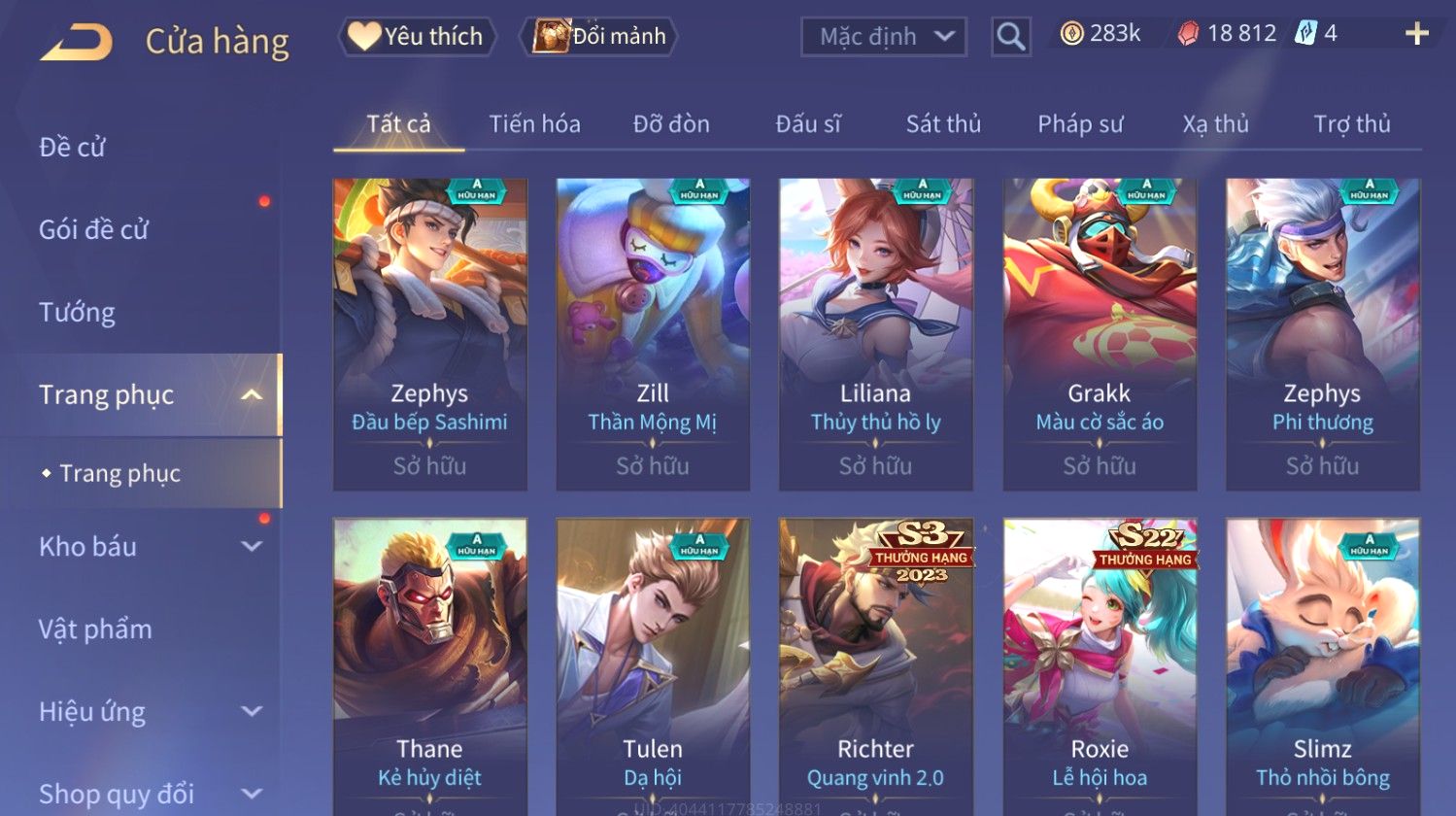Screen dimensions: 1456x816
Task: Click the magnifying glass search button
Action: click(x=1010, y=37)
